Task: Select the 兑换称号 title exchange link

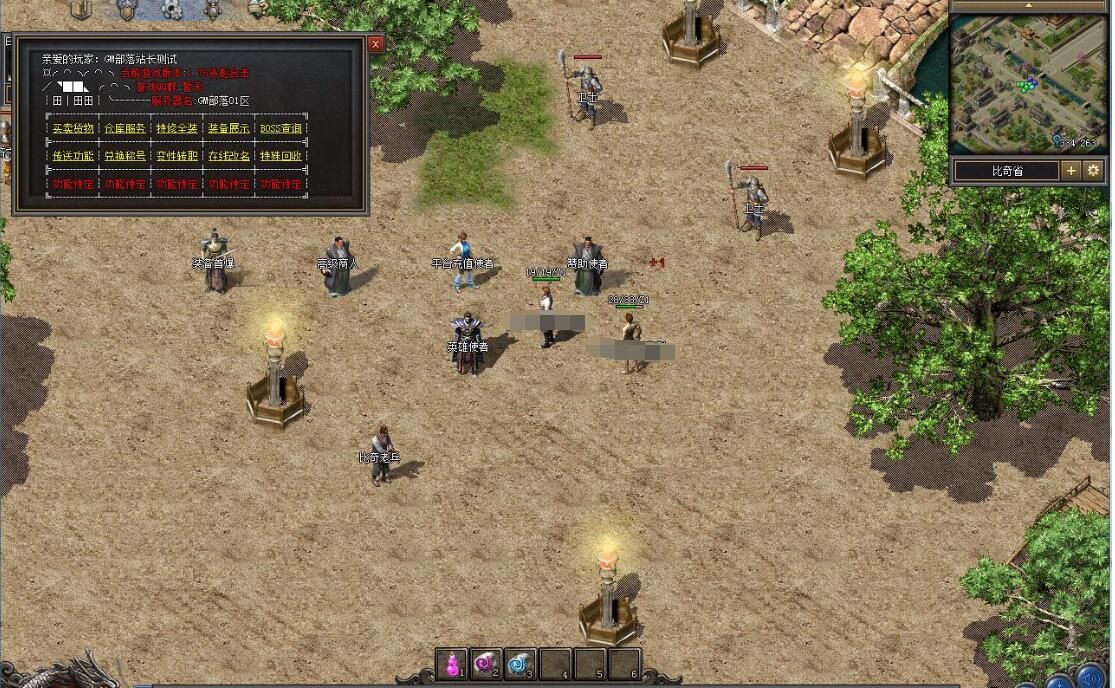Action: click(x=125, y=156)
